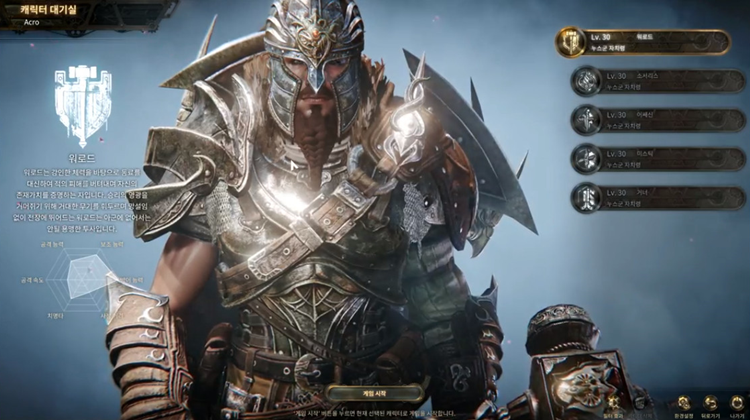Exit the game via 나가기 power icon

click(737, 400)
